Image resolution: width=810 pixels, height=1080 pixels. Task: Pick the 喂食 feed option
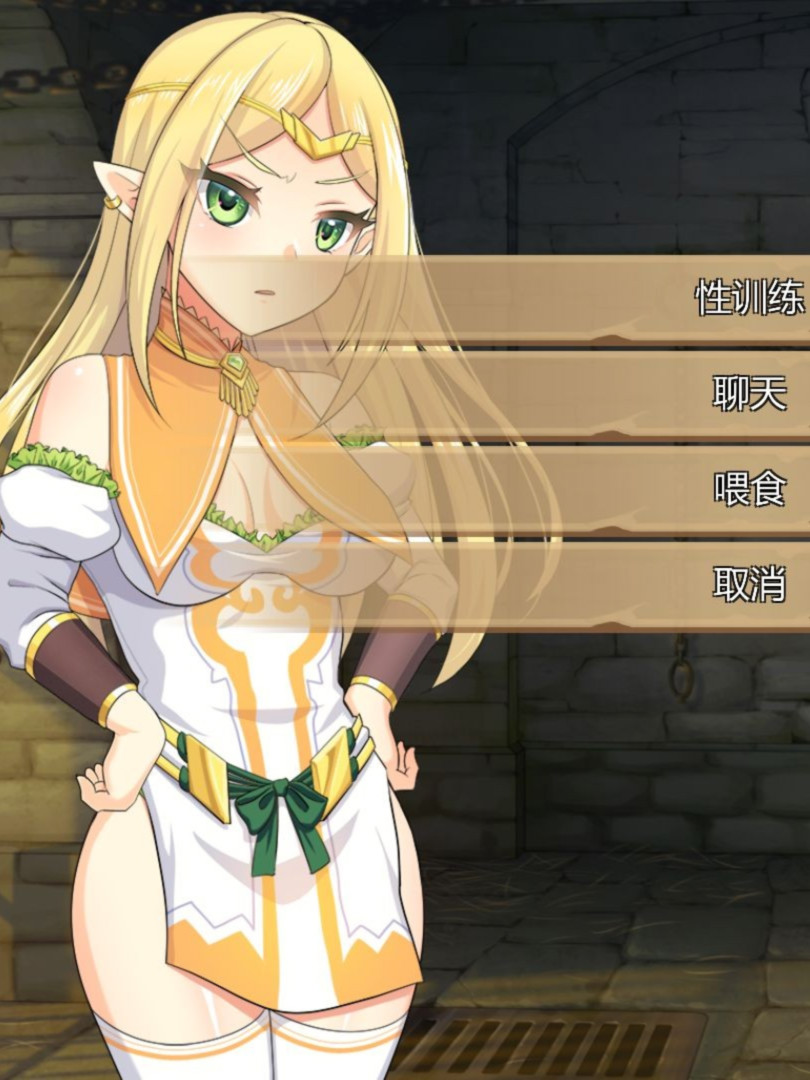(748, 488)
